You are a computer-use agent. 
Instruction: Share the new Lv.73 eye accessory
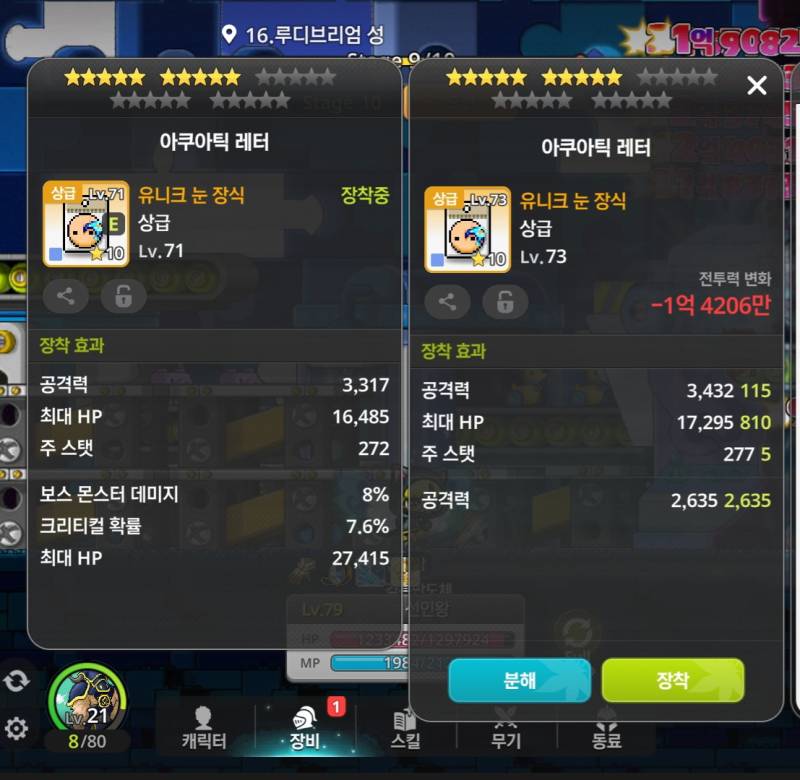[x=447, y=301]
